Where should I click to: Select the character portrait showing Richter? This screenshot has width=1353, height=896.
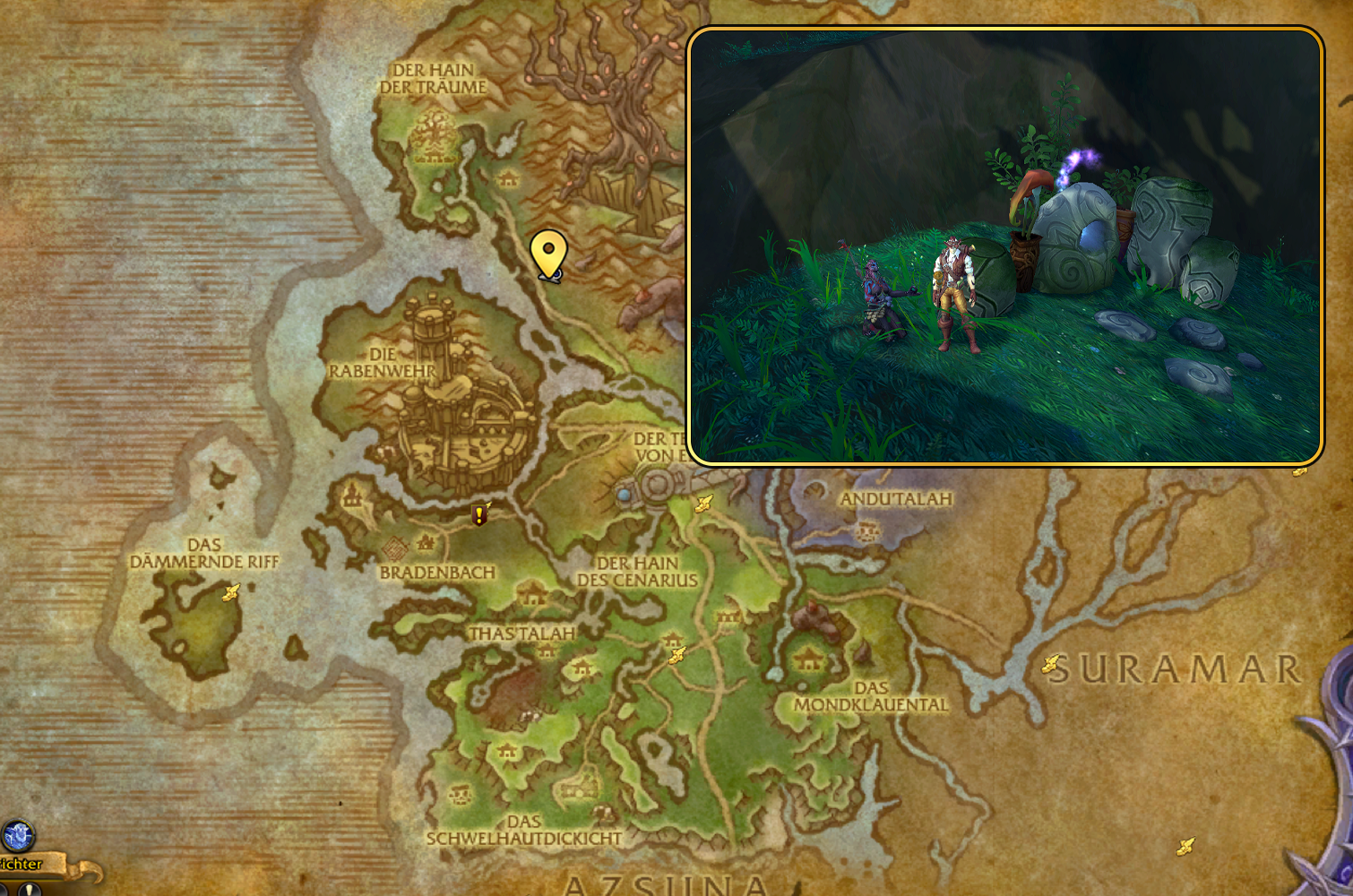(x=18, y=835)
